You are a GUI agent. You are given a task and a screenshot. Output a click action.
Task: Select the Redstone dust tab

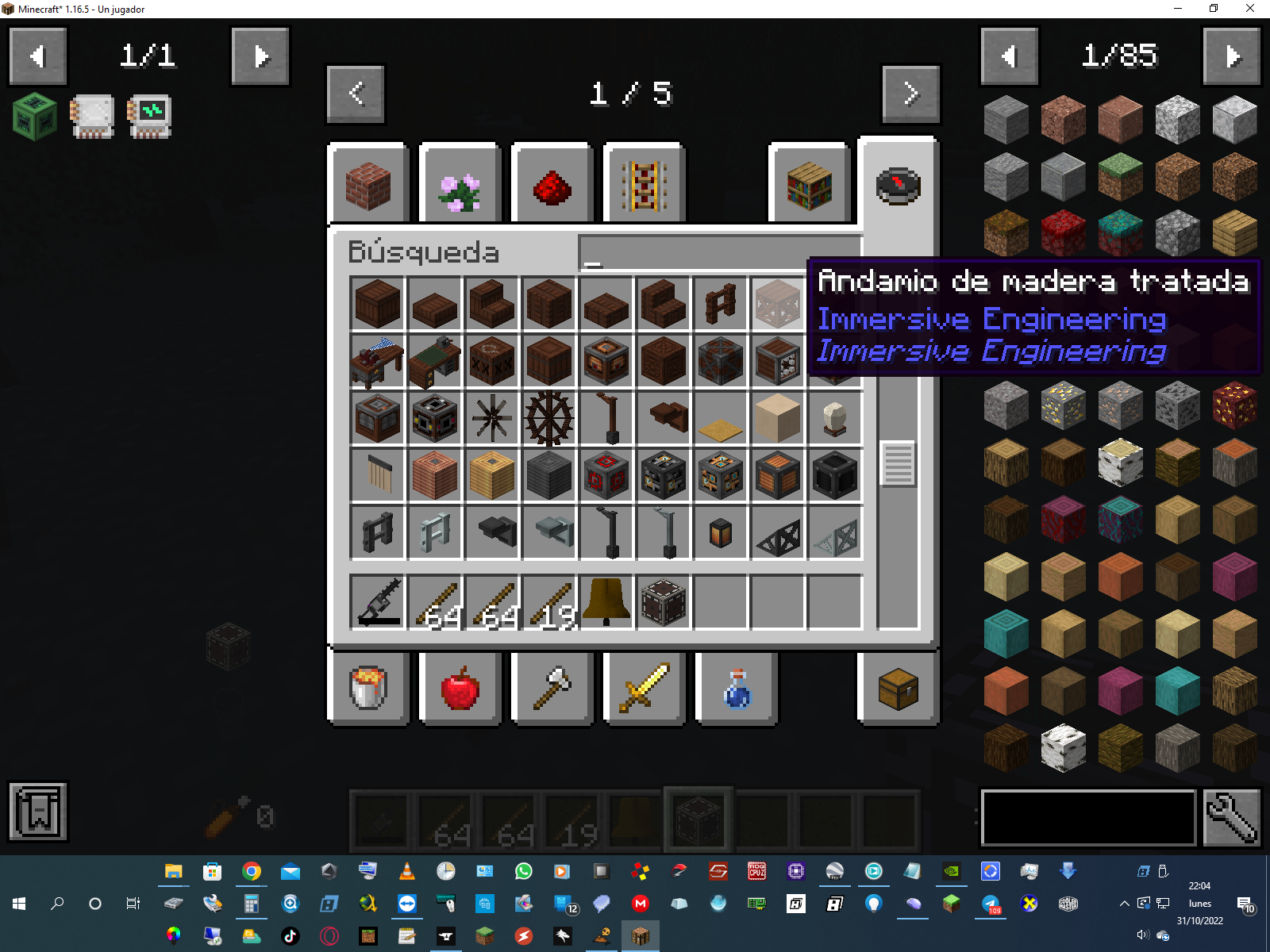click(552, 186)
